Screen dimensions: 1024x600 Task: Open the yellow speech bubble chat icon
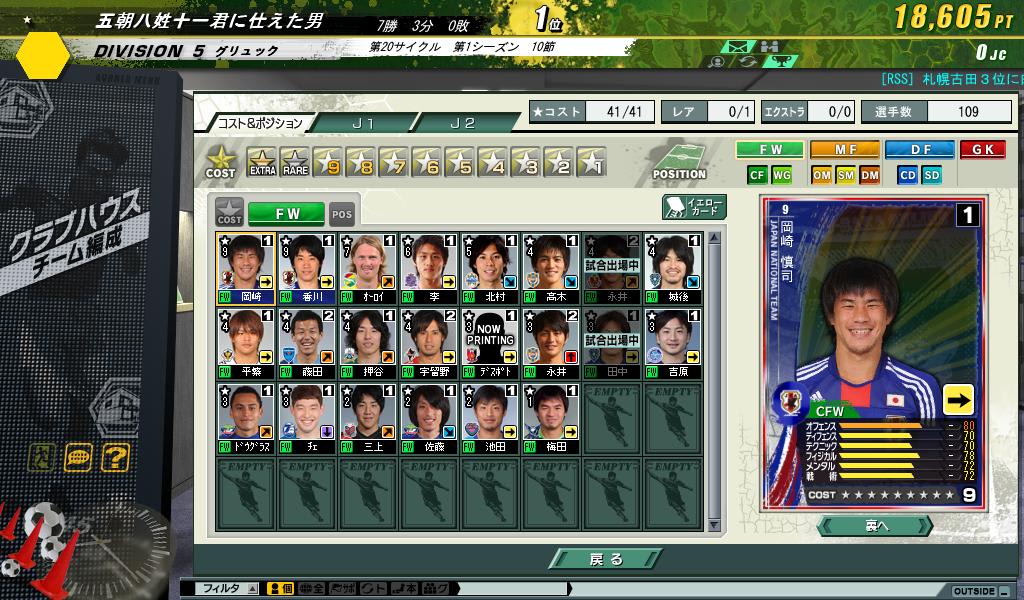pos(78,459)
